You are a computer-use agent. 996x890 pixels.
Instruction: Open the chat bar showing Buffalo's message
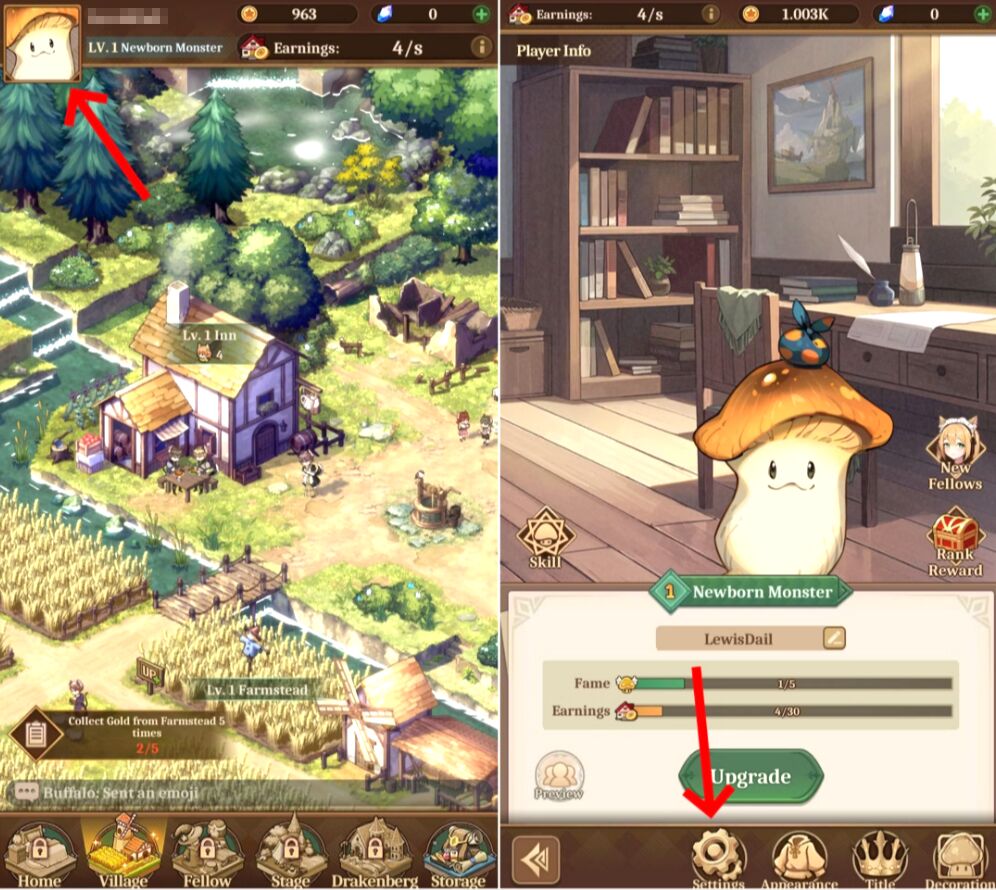pos(120,793)
